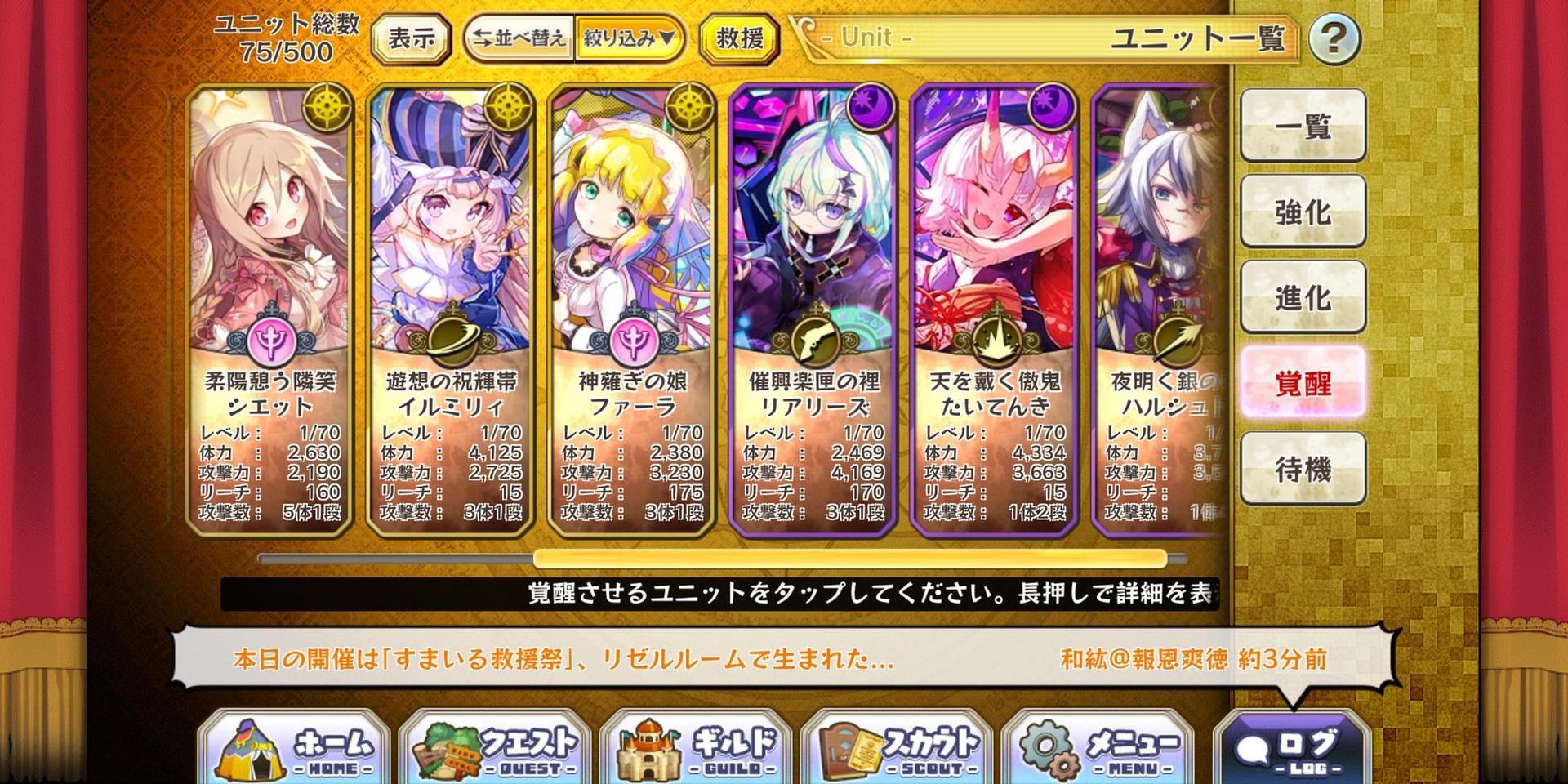Select the シエット unit card
The height and width of the screenshot is (784, 1568).
point(270,310)
